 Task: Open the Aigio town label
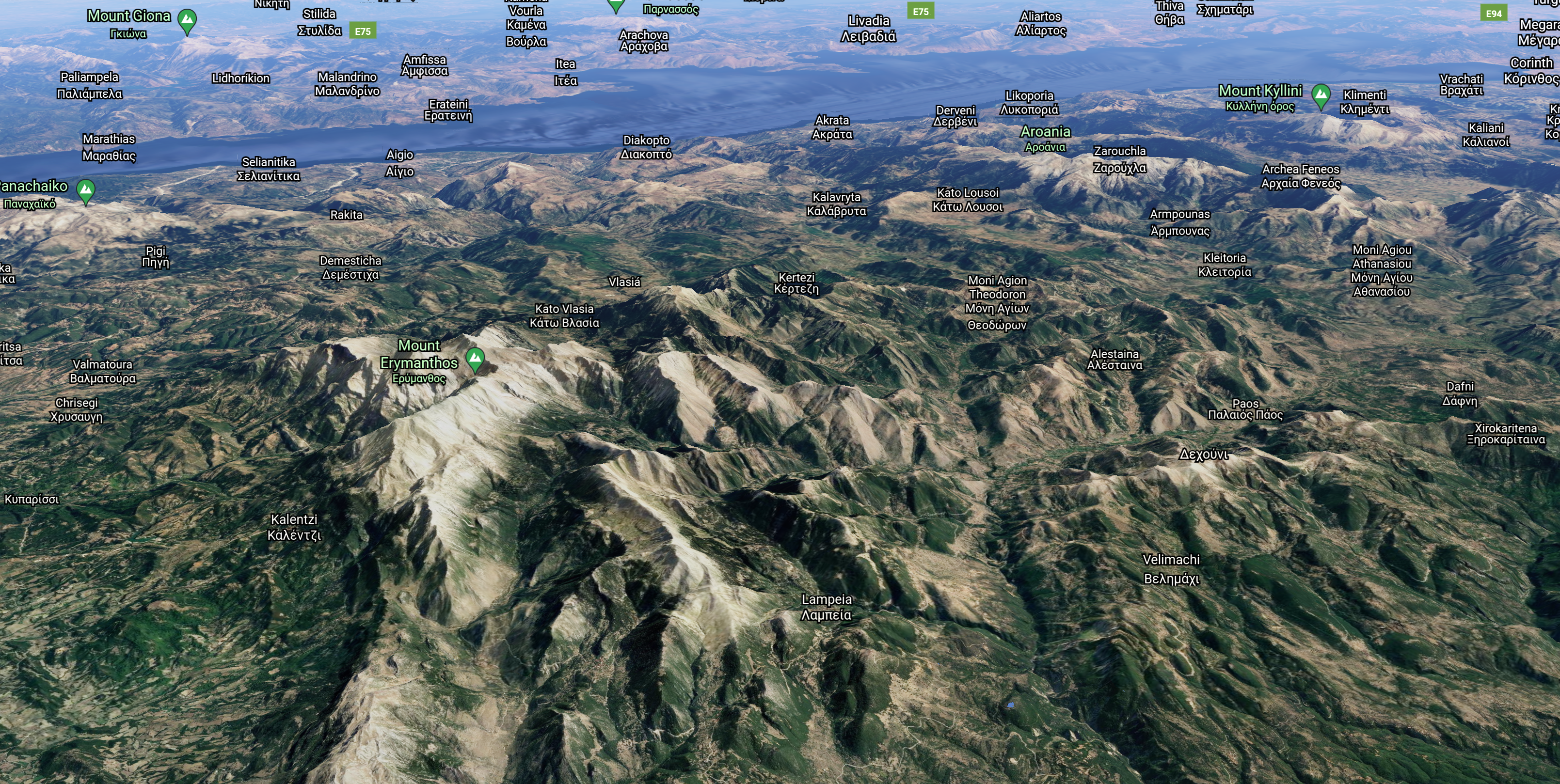tap(399, 163)
